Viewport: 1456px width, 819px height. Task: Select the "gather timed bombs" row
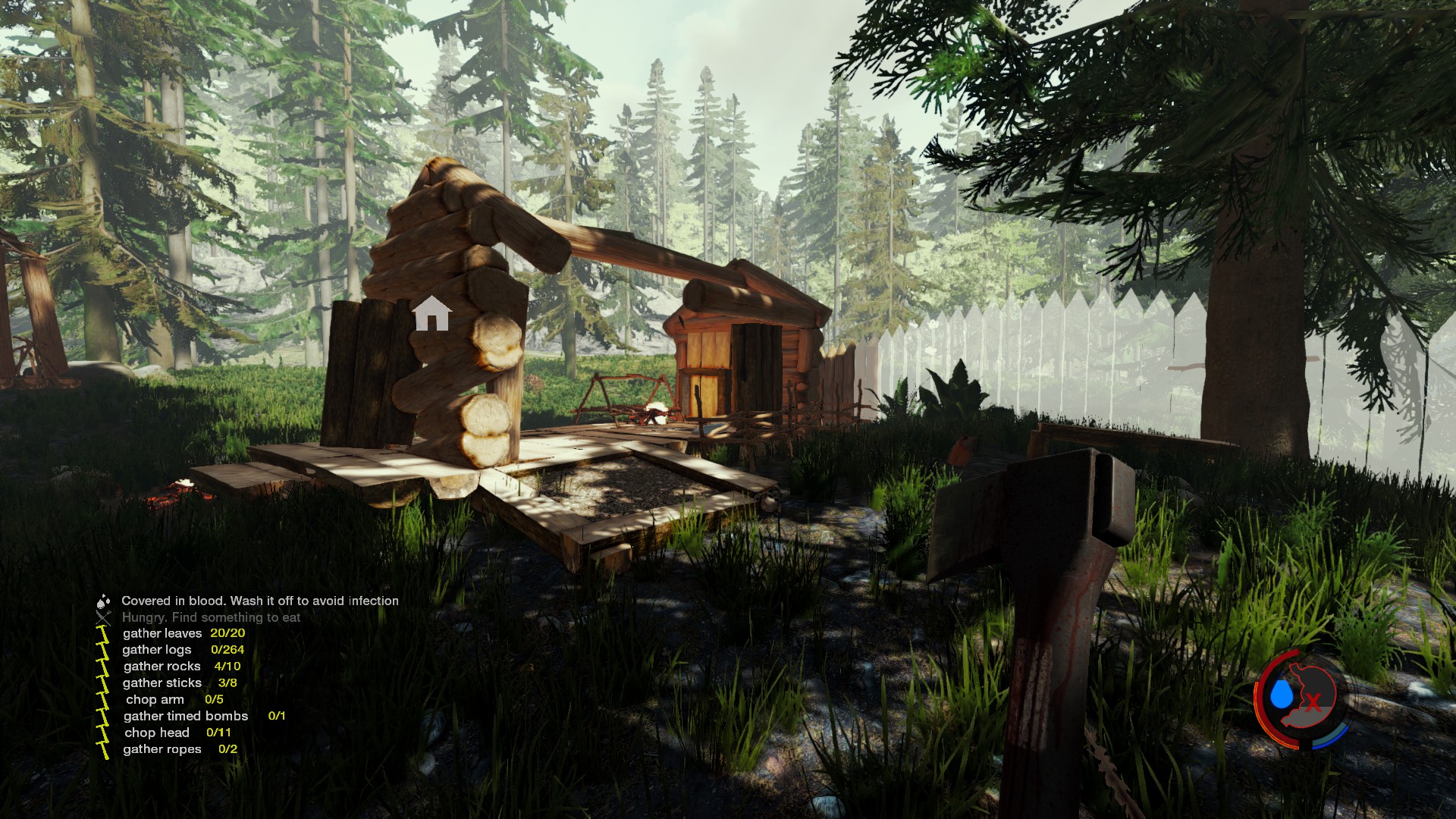pyautogui.click(x=186, y=717)
